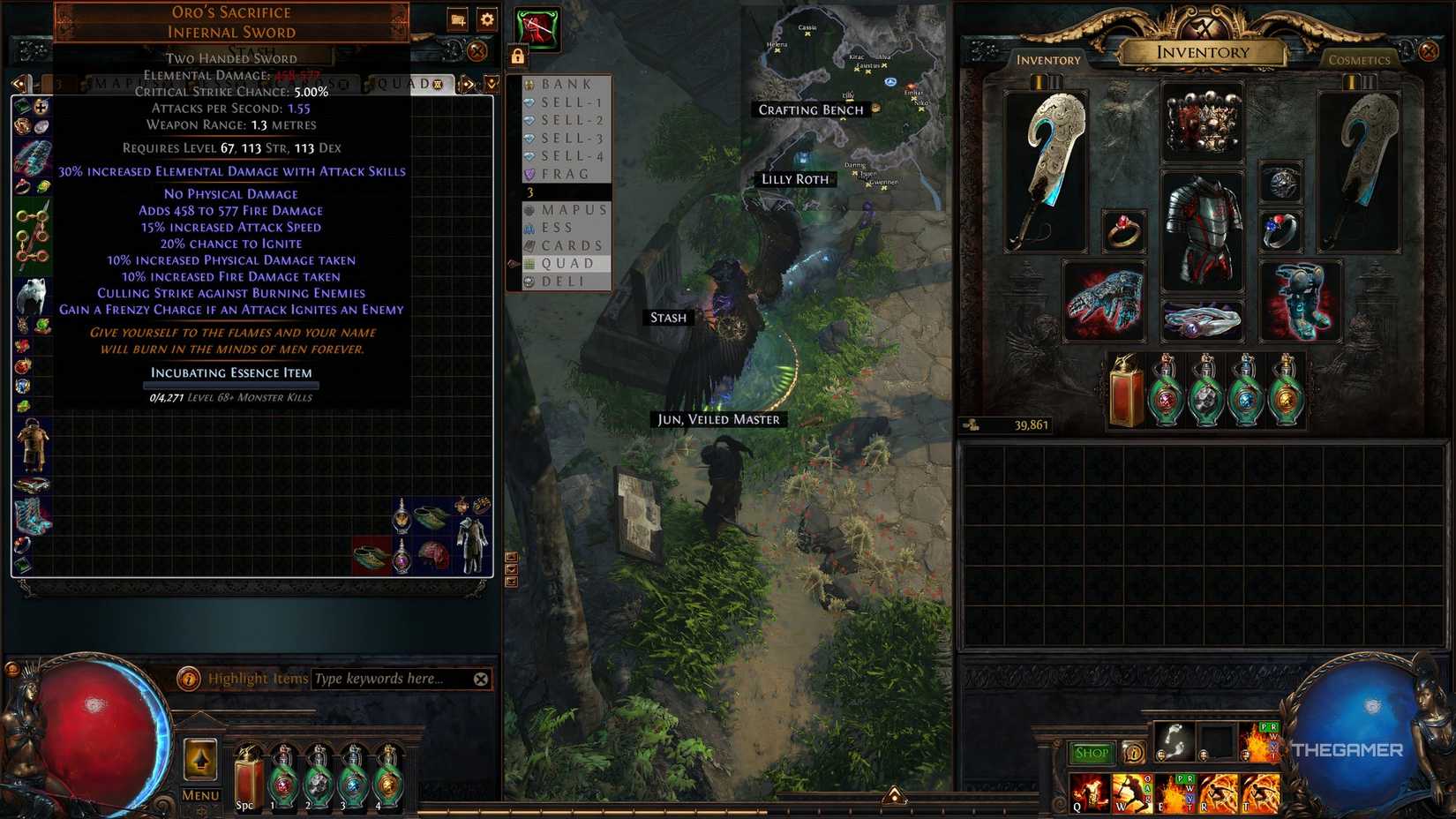Click the green Shop button
Image resolution: width=1456 pixels, height=819 pixels.
(x=1092, y=751)
